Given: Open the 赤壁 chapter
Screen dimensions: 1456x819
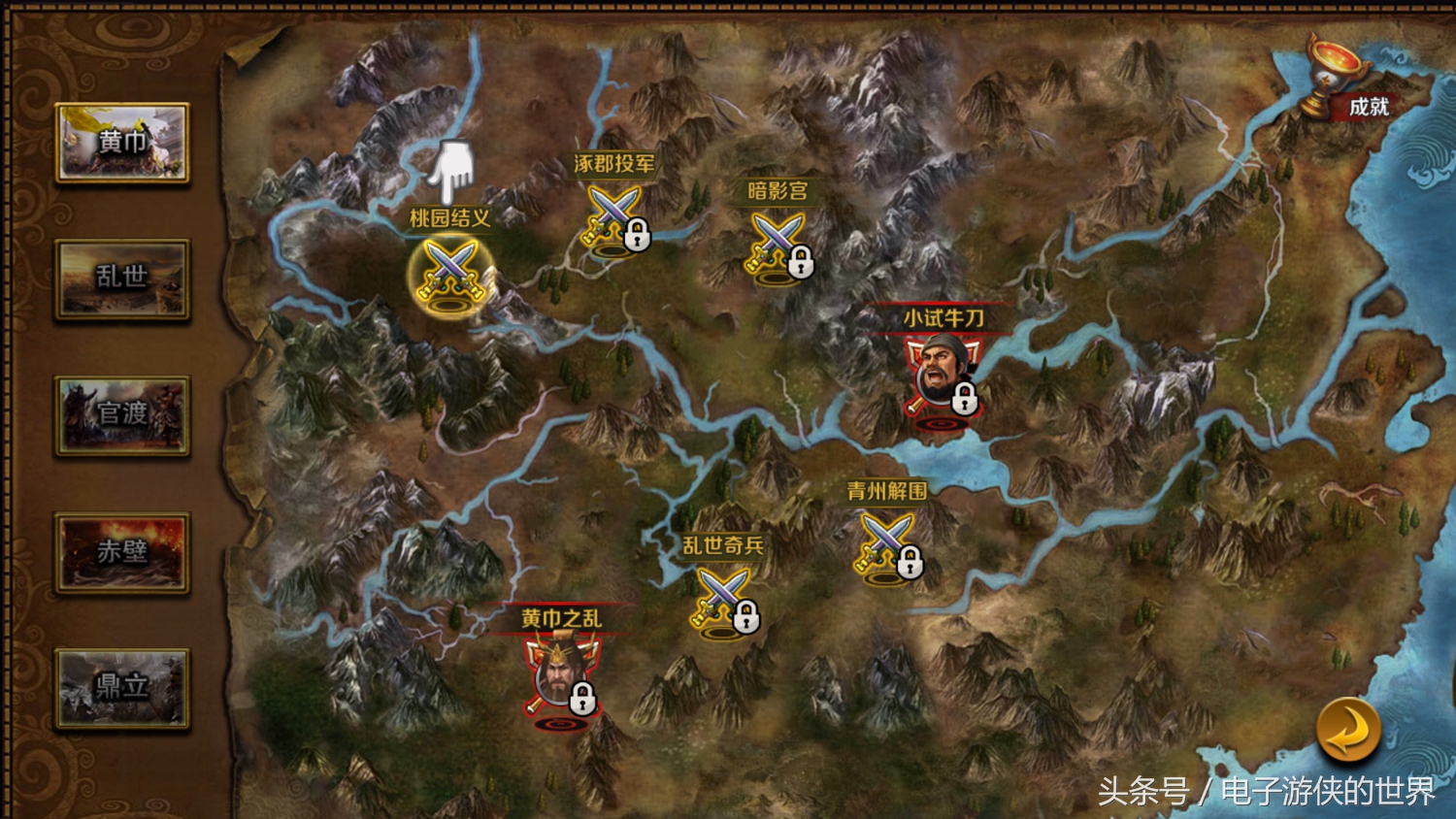Looking at the screenshot, I should (x=122, y=554).
